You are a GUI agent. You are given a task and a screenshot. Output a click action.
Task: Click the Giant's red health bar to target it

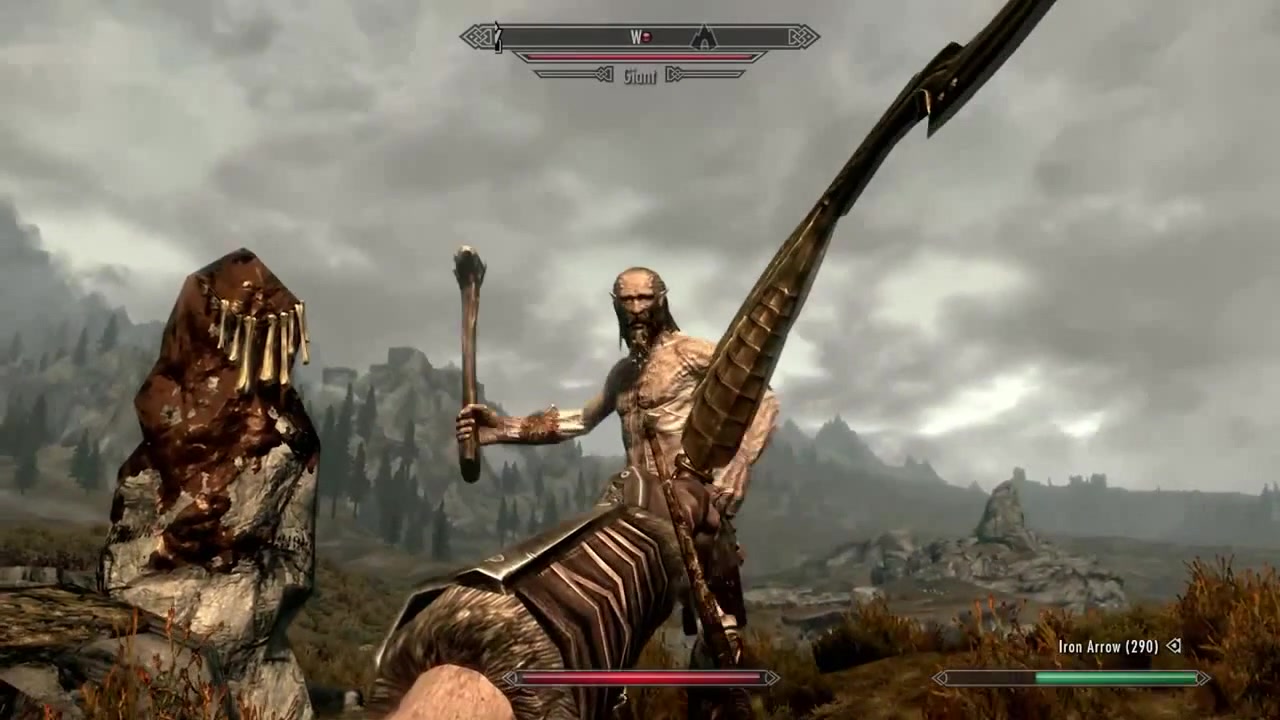point(640,57)
